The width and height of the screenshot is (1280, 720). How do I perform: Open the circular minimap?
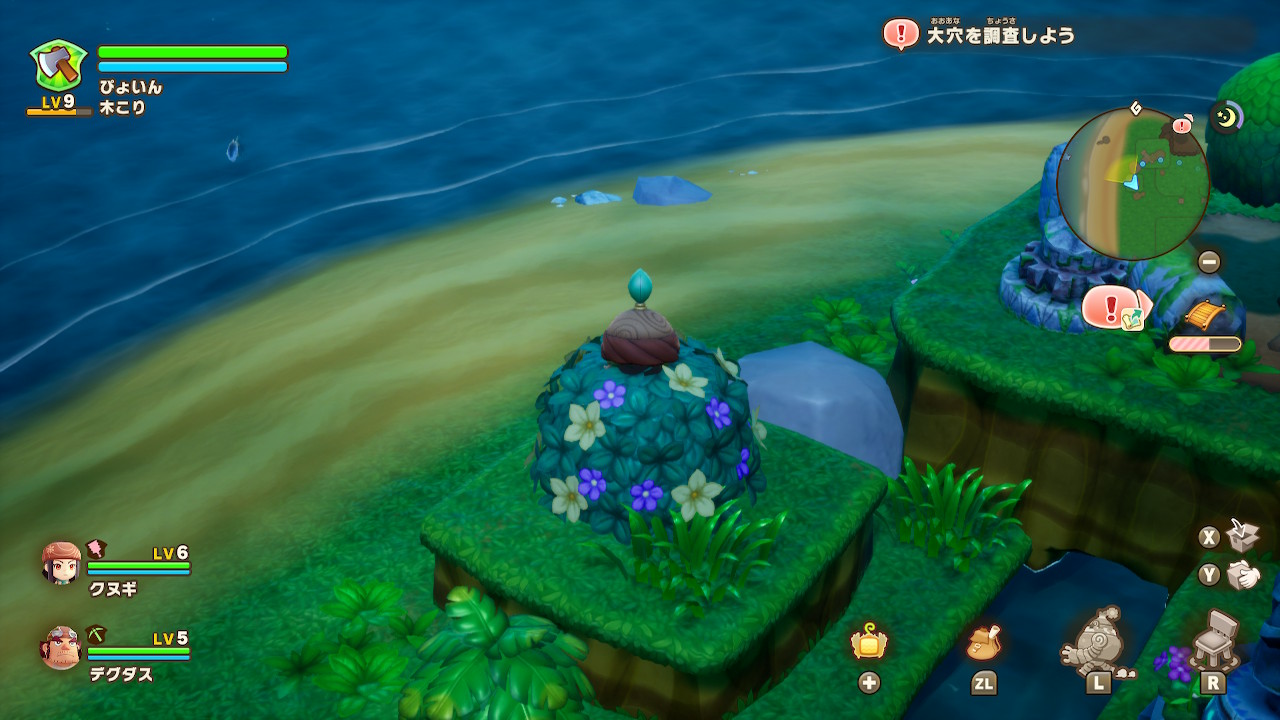click(1132, 184)
